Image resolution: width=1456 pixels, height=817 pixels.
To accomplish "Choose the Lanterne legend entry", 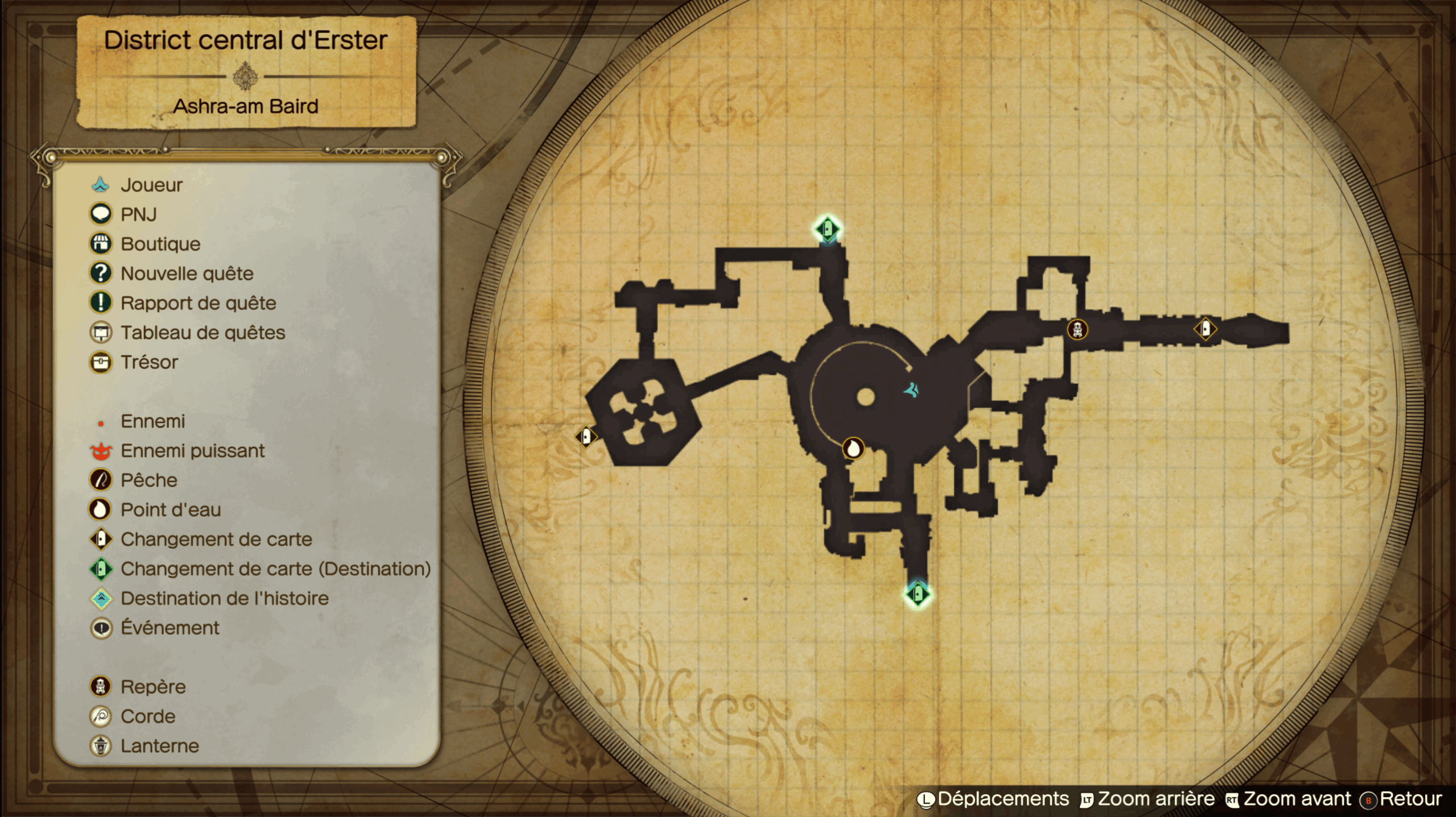I will point(159,746).
